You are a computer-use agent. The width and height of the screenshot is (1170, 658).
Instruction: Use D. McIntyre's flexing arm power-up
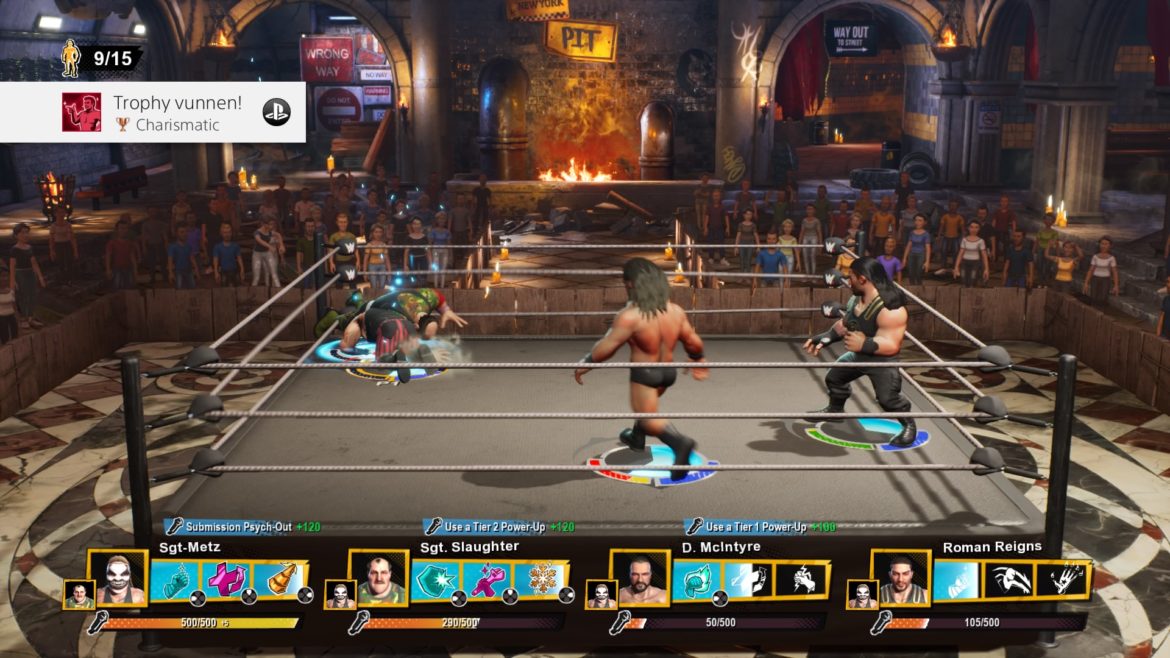[748, 580]
